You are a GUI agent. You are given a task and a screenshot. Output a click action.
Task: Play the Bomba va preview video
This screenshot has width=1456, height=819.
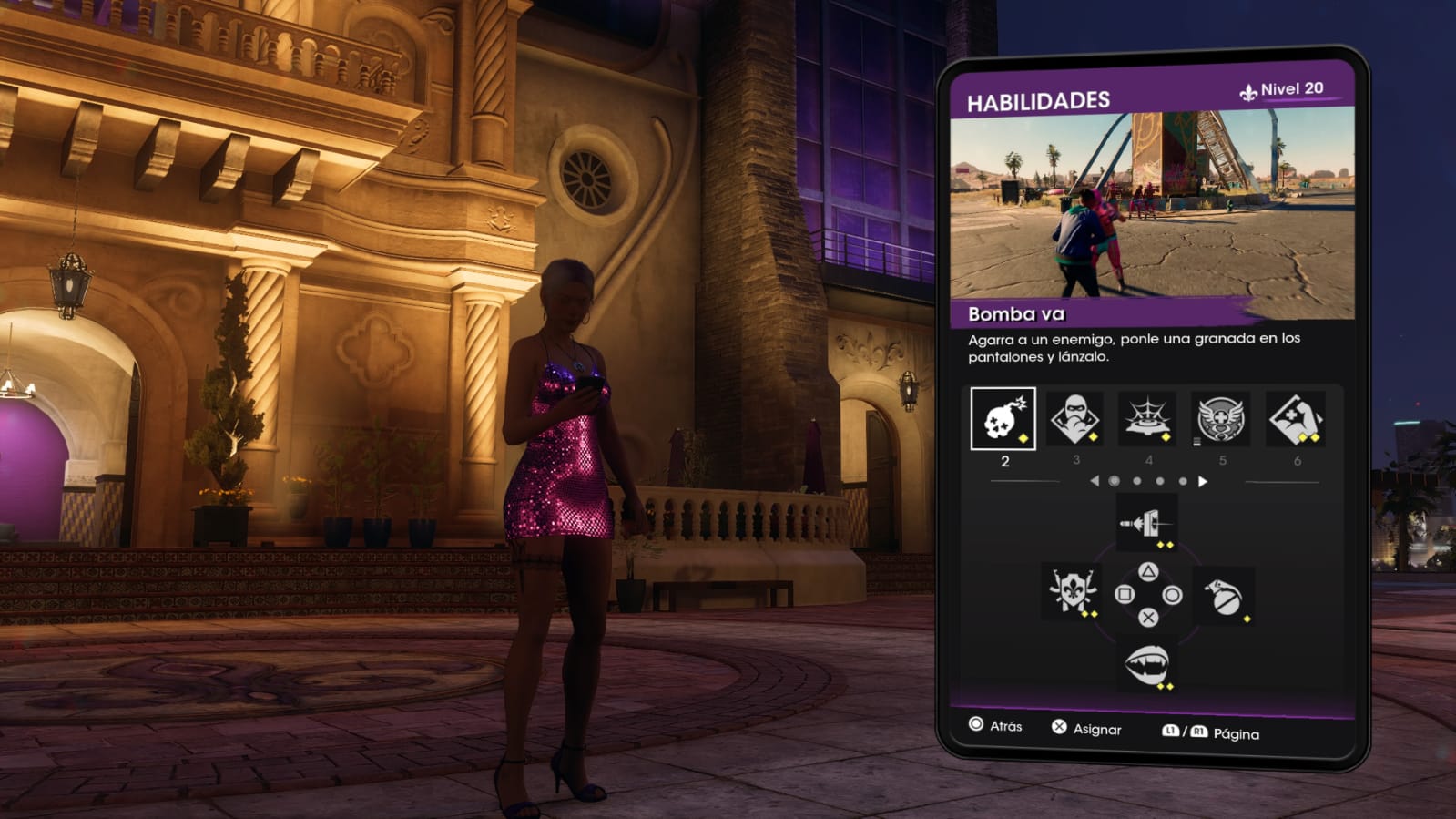(x=1152, y=205)
